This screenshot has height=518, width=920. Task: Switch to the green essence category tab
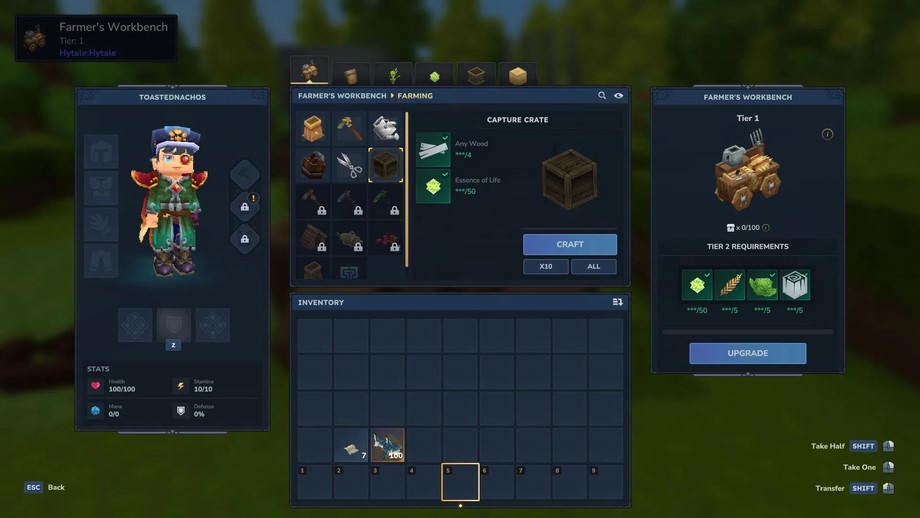[x=434, y=76]
